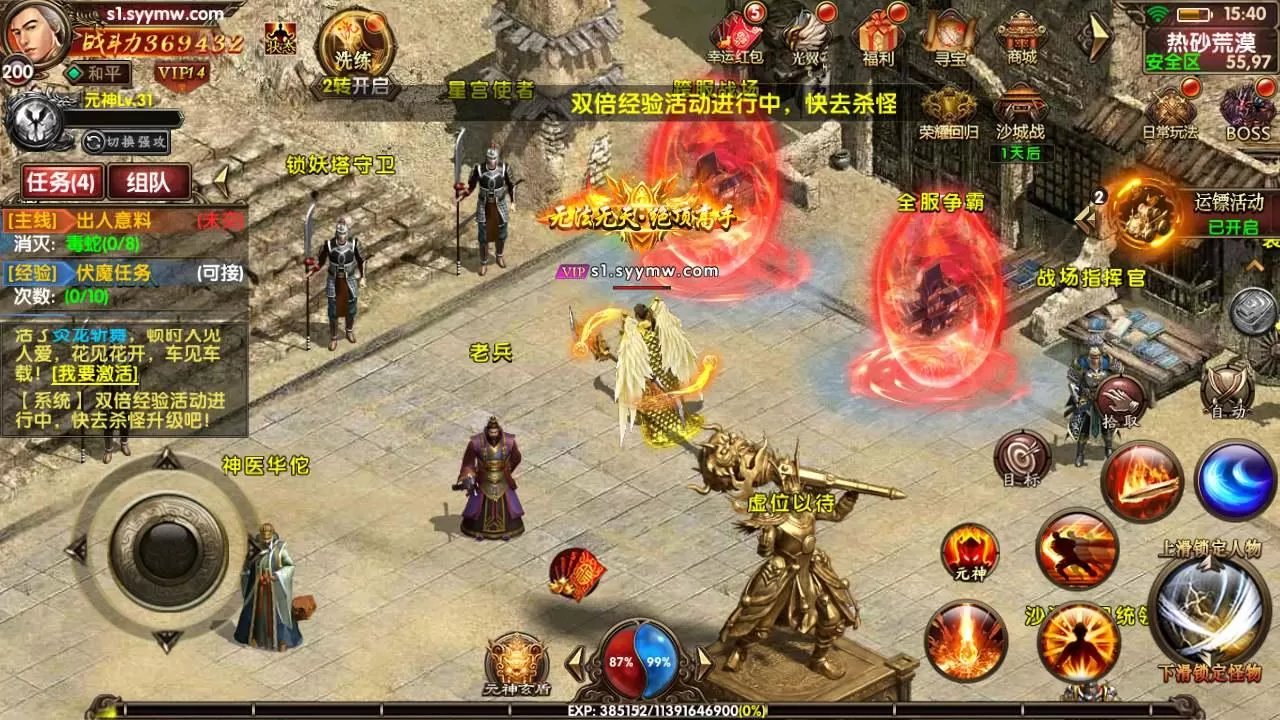The width and height of the screenshot is (1280, 720).
Task: Open the 寻宝 treasure hunt icon
Action: pos(949,38)
